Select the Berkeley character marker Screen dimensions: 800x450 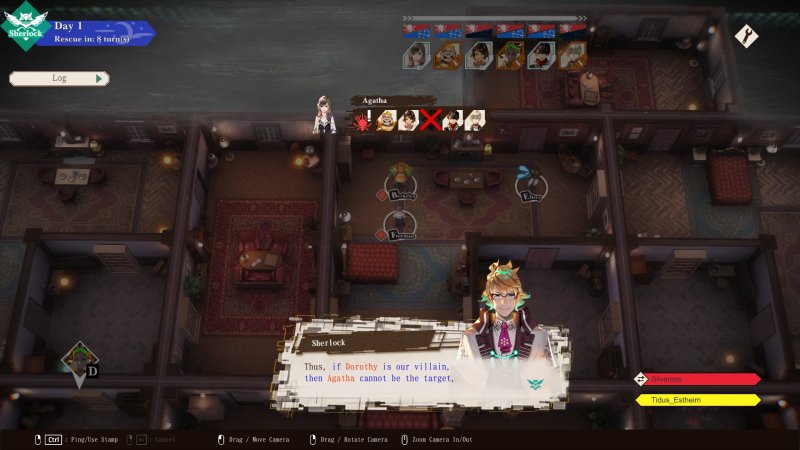tap(401, 183)
